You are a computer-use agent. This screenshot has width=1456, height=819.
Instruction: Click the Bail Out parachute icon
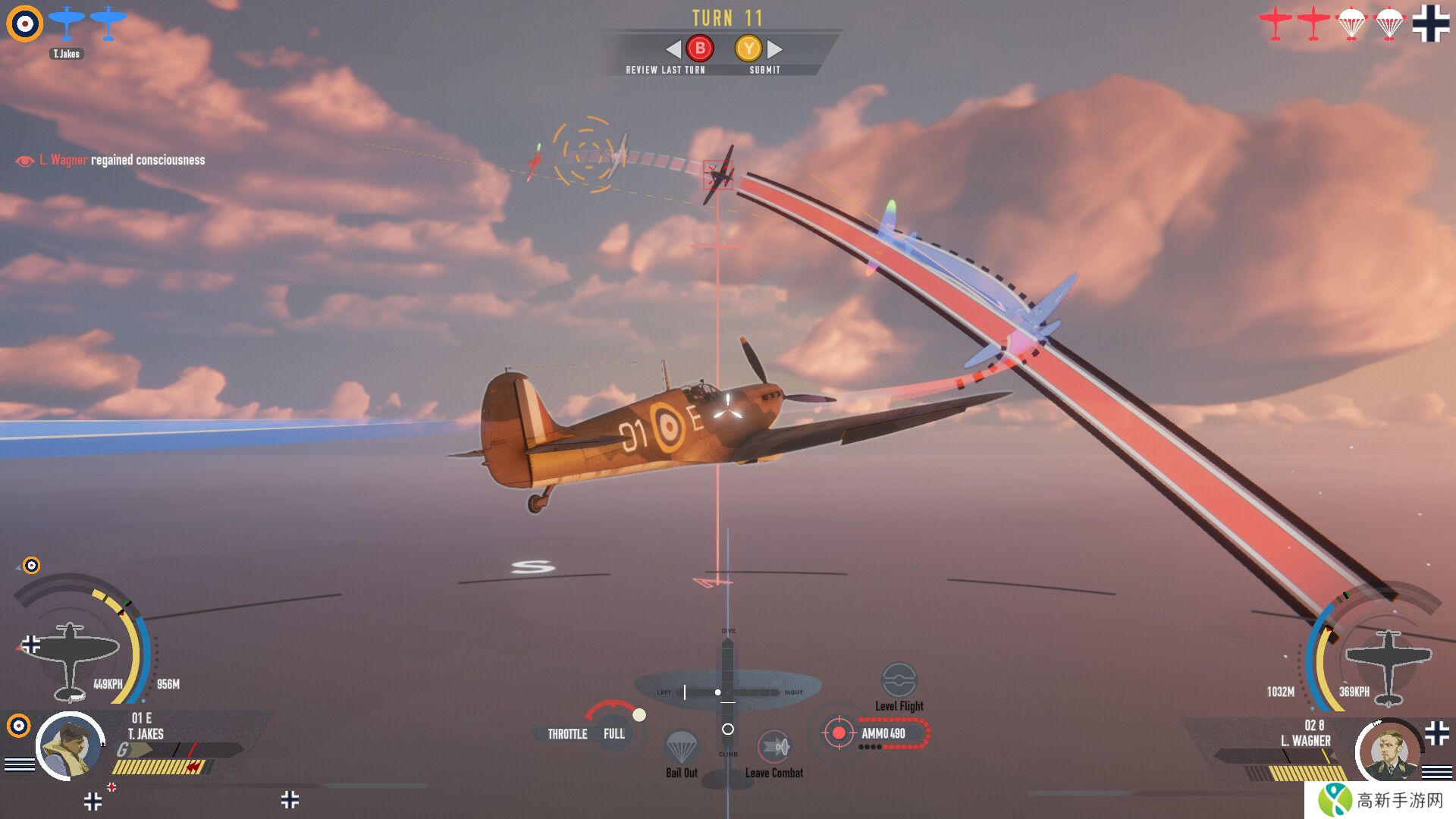(681, 747)
